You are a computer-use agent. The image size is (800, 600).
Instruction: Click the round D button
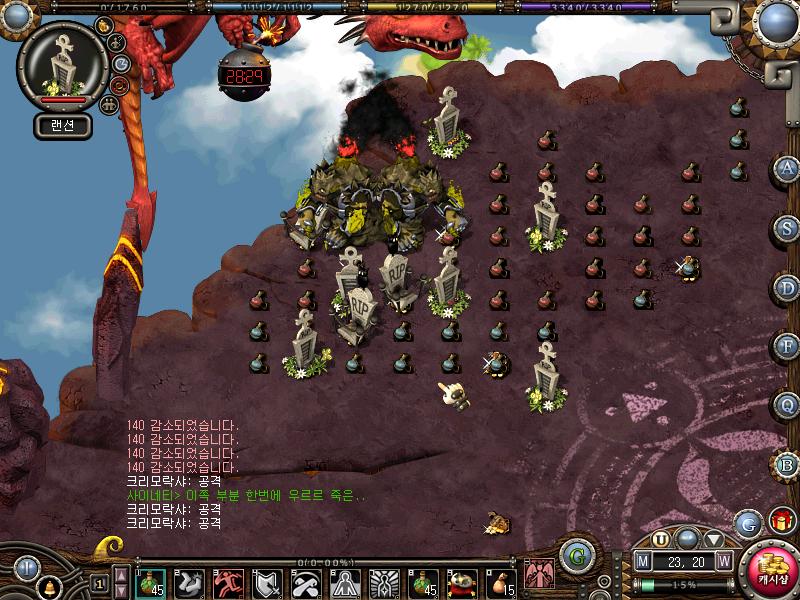tap(787, 288)
